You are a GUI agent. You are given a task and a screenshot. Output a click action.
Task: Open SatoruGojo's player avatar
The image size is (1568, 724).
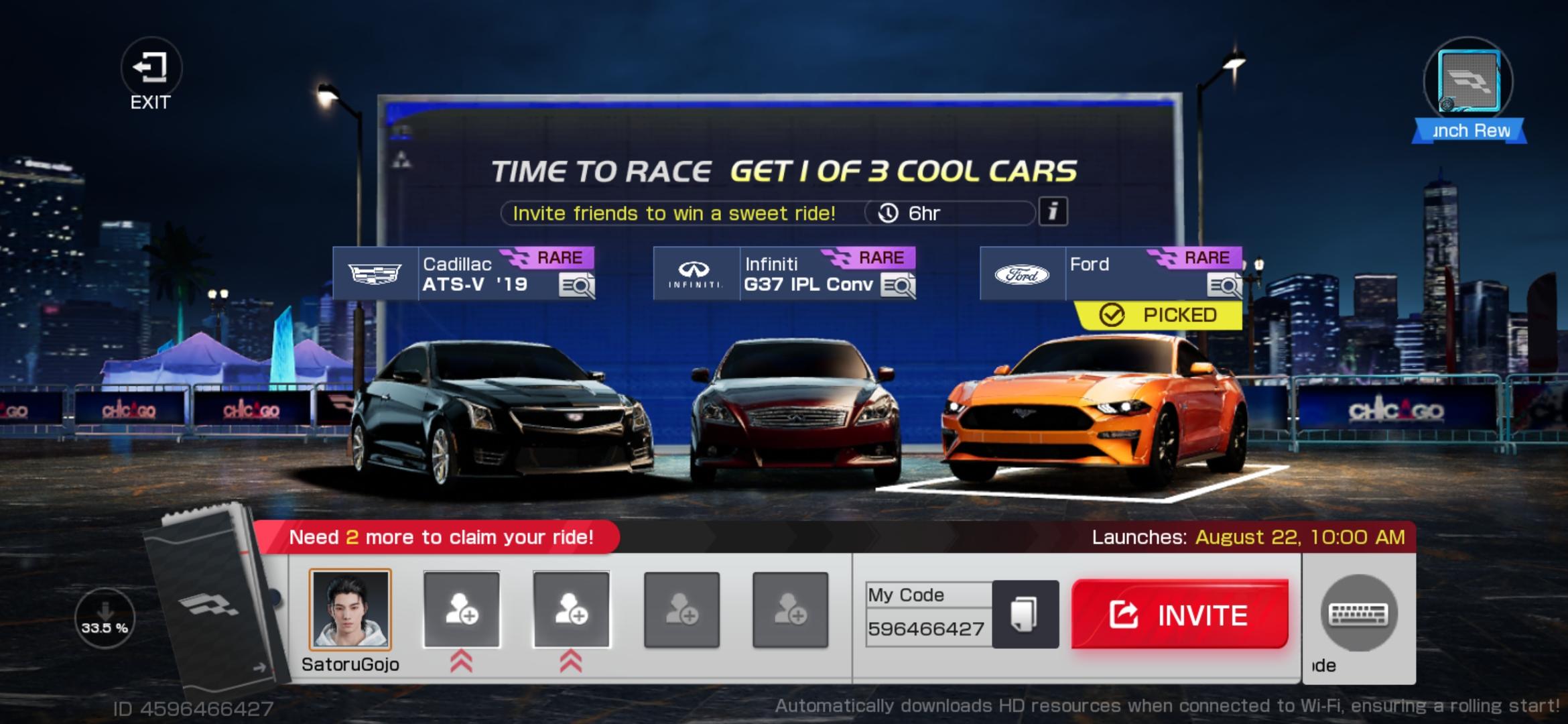pyautogui.click(x=350, y=610)
